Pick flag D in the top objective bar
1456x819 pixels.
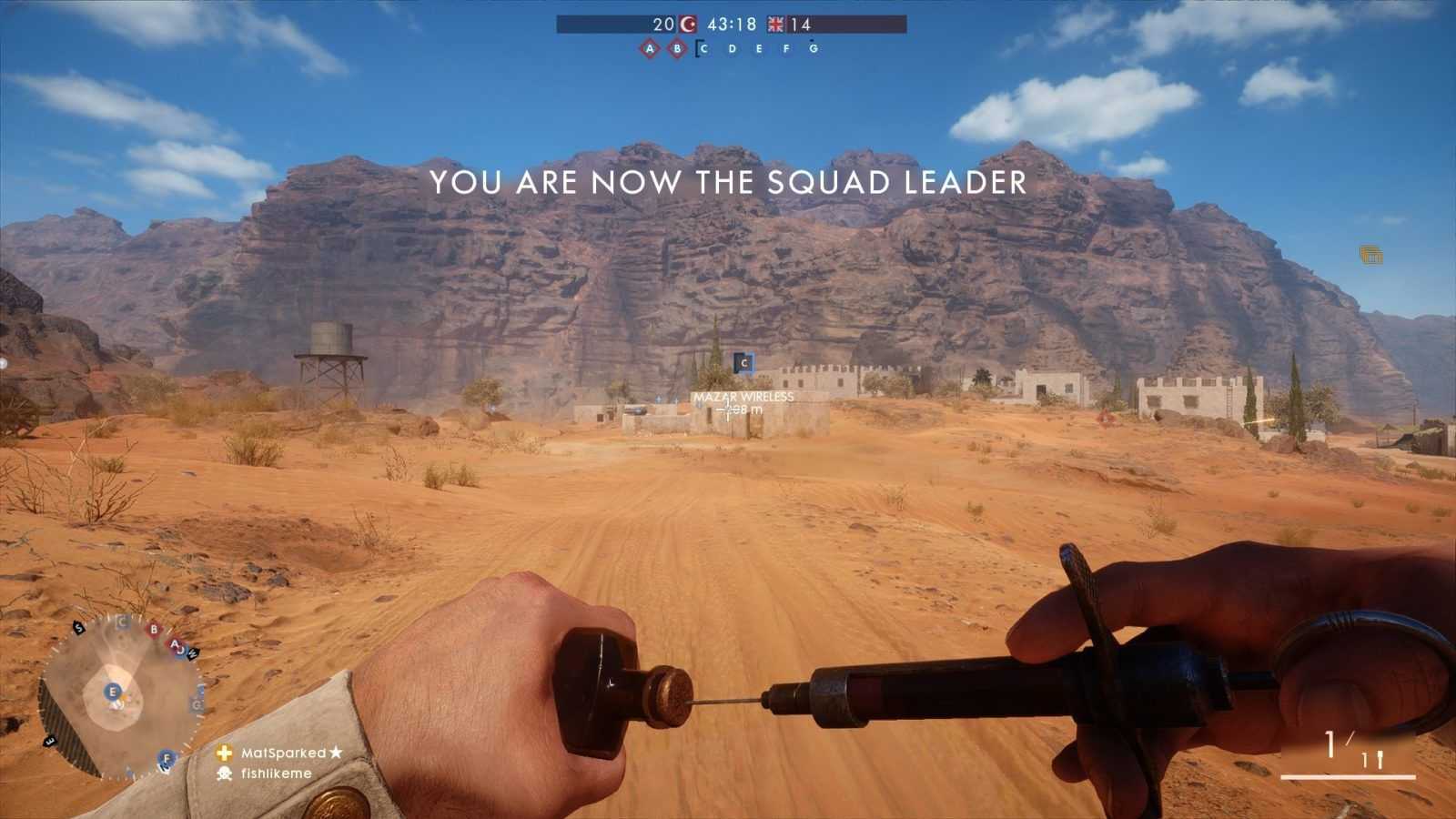pos(732,49)
